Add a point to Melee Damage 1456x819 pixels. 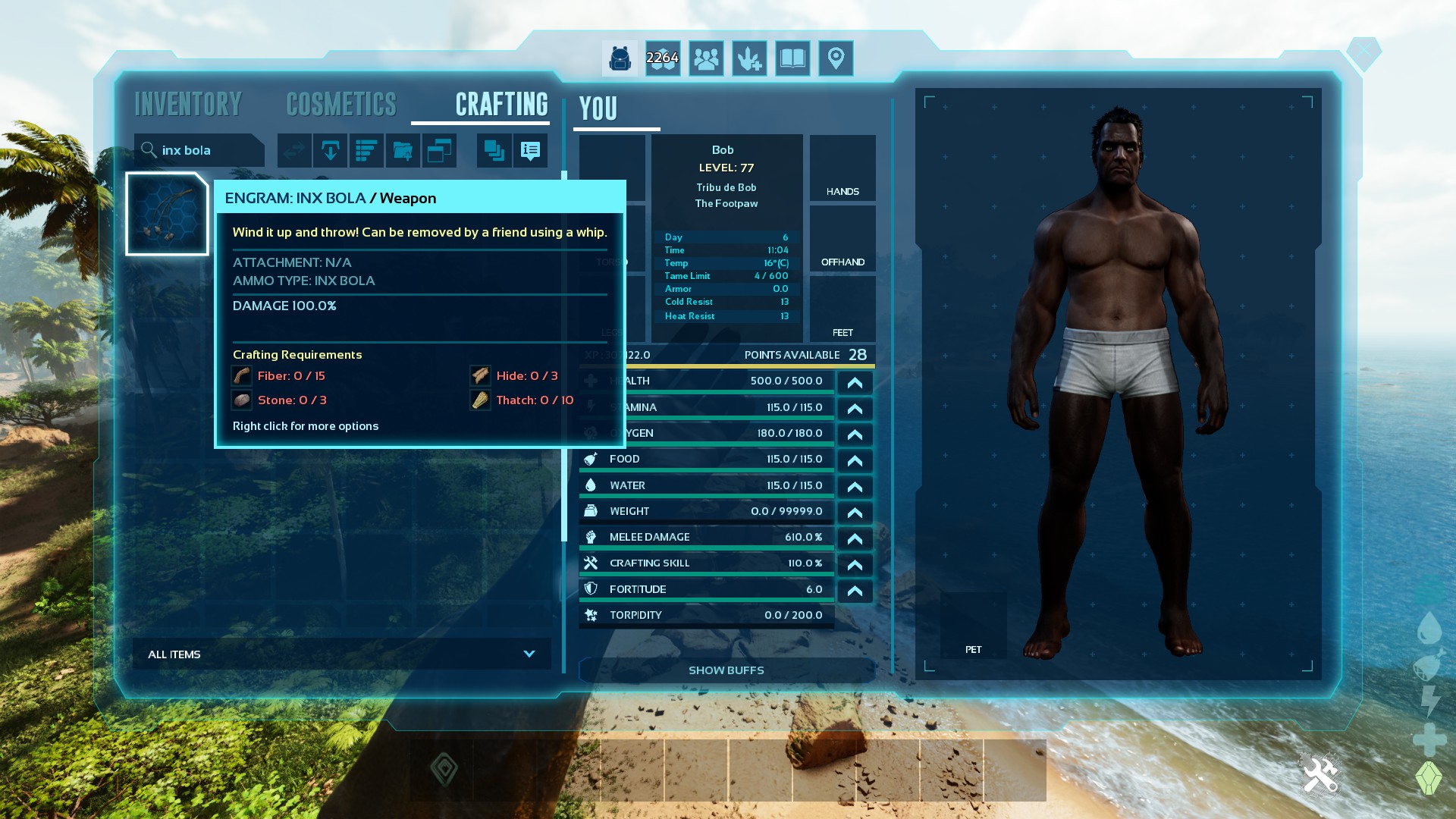point(855,538)
